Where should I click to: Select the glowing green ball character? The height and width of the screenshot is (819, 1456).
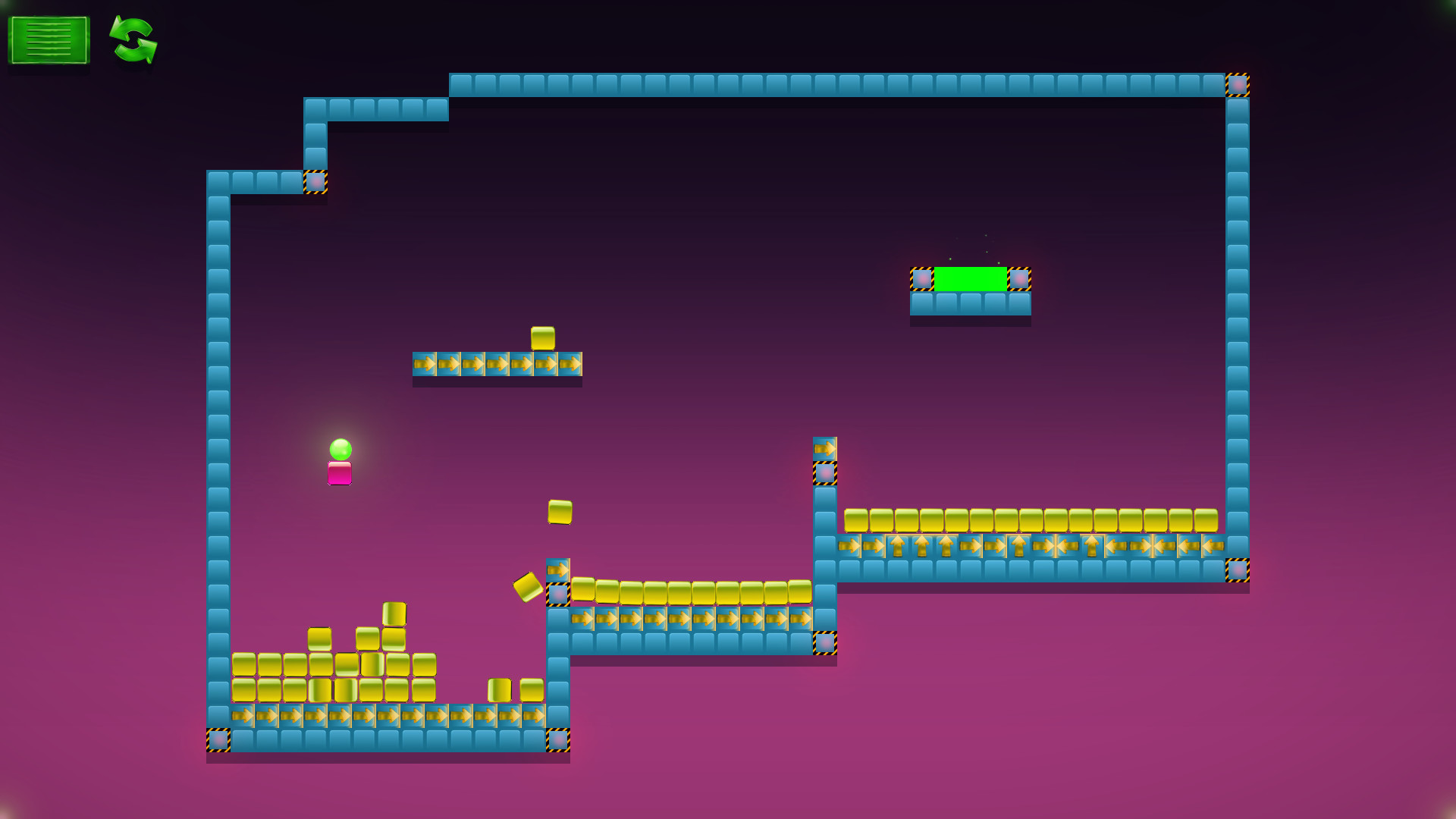340,449
